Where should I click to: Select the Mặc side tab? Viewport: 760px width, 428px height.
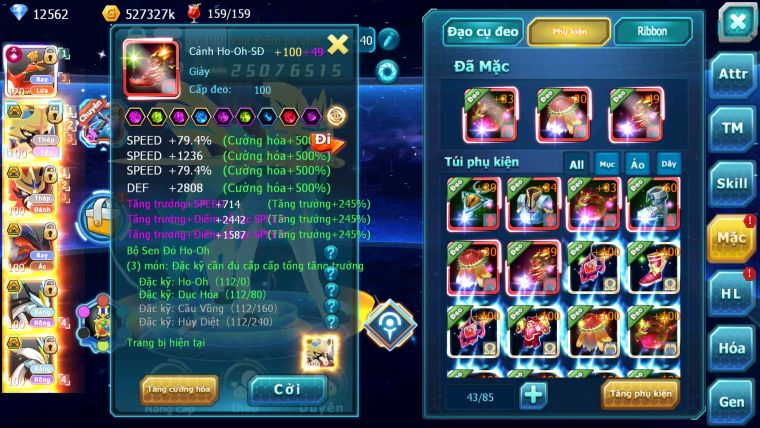(731, 237)
